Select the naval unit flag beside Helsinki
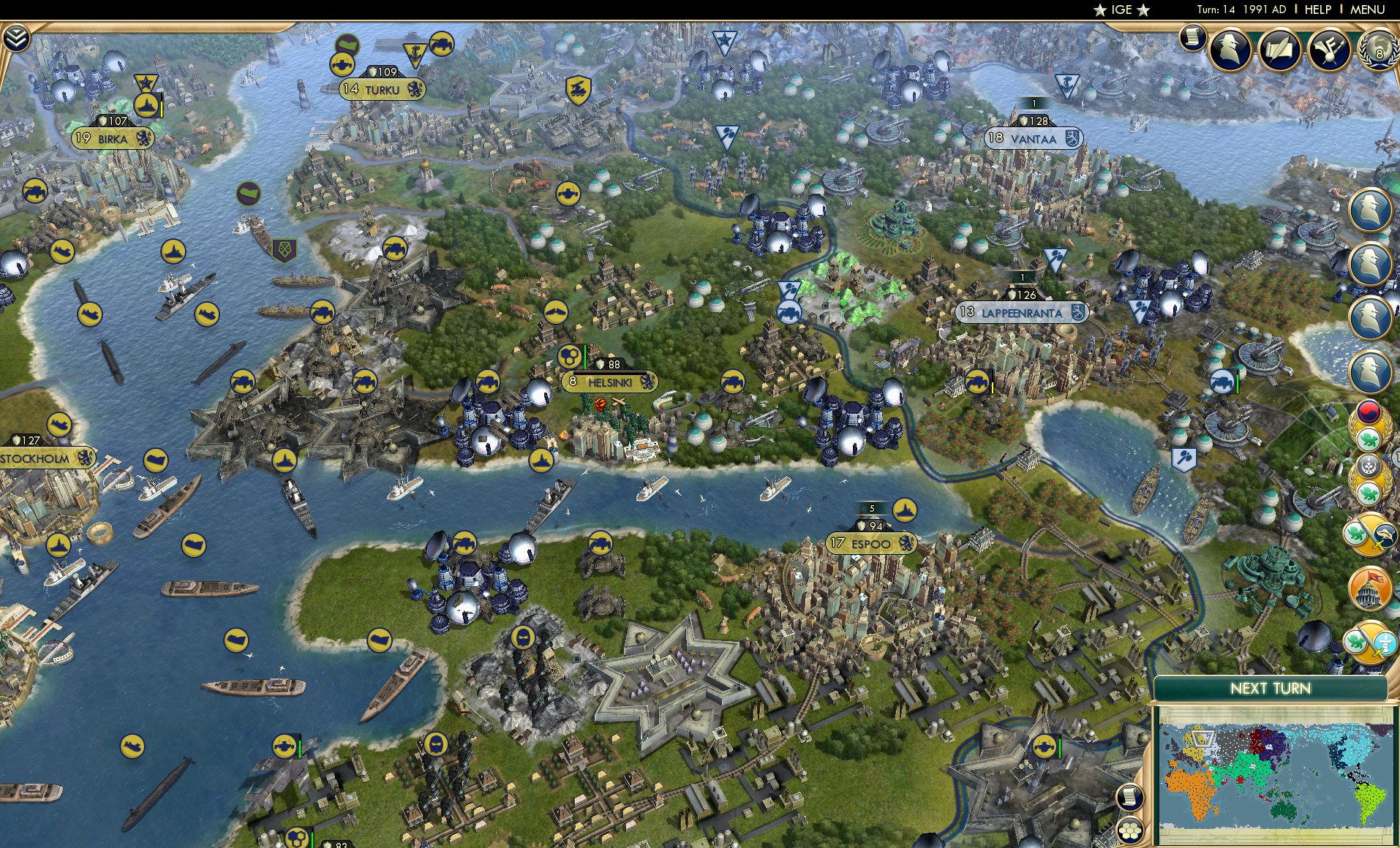 tap(539, 461)
